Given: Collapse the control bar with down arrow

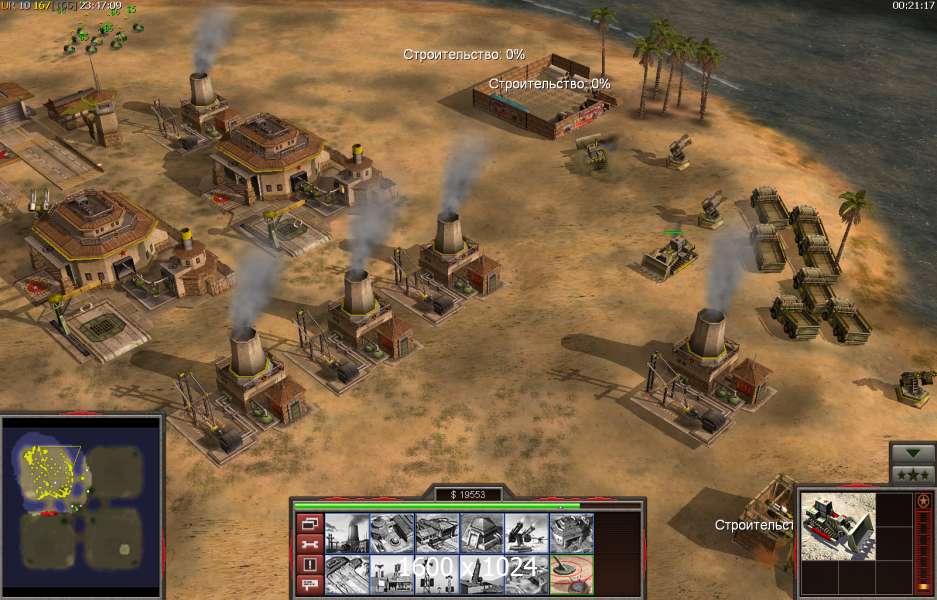Looking at the screenshot, I should (912, 451).
